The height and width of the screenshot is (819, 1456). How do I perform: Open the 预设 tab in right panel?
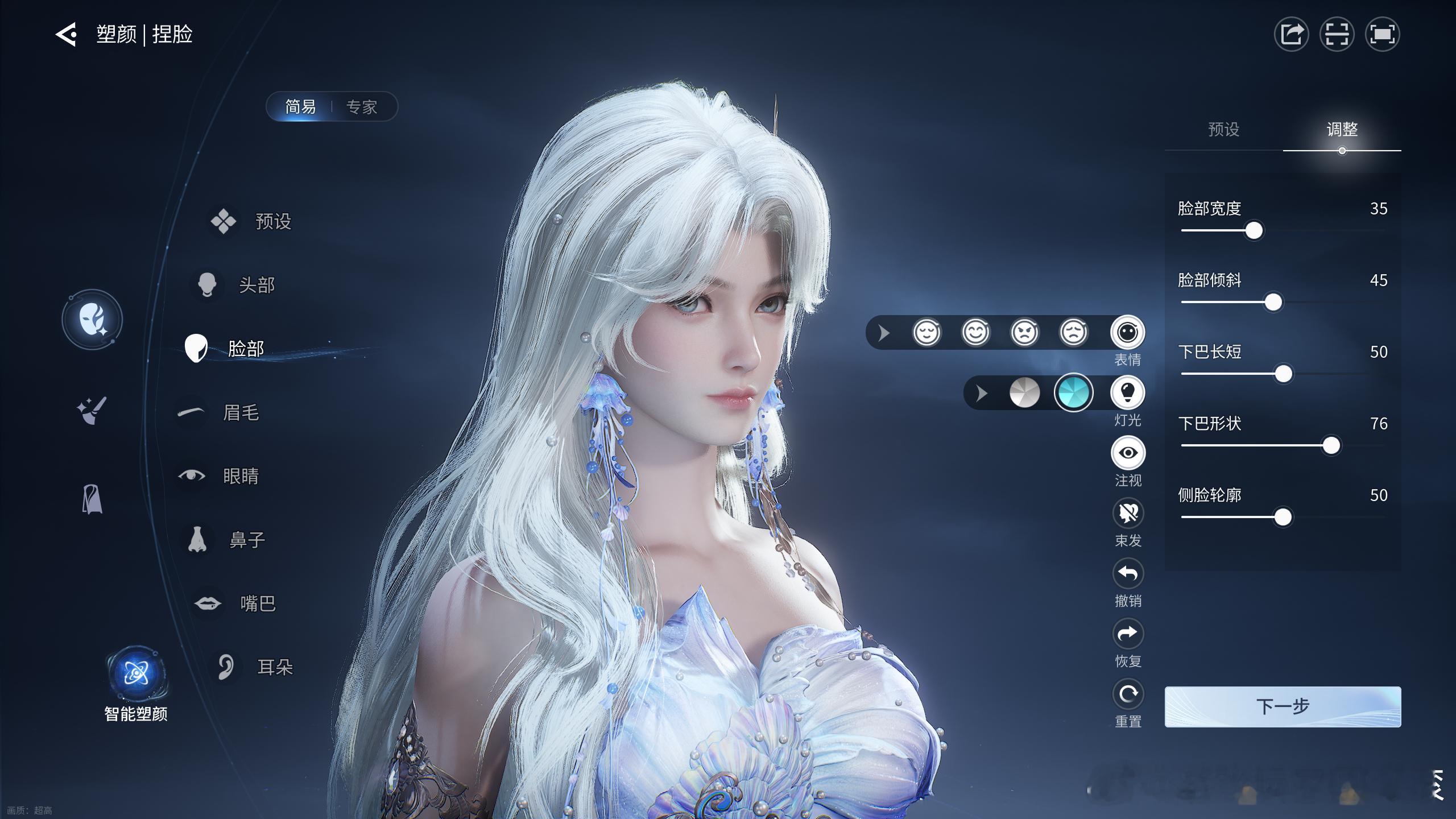pos(1223,130)
